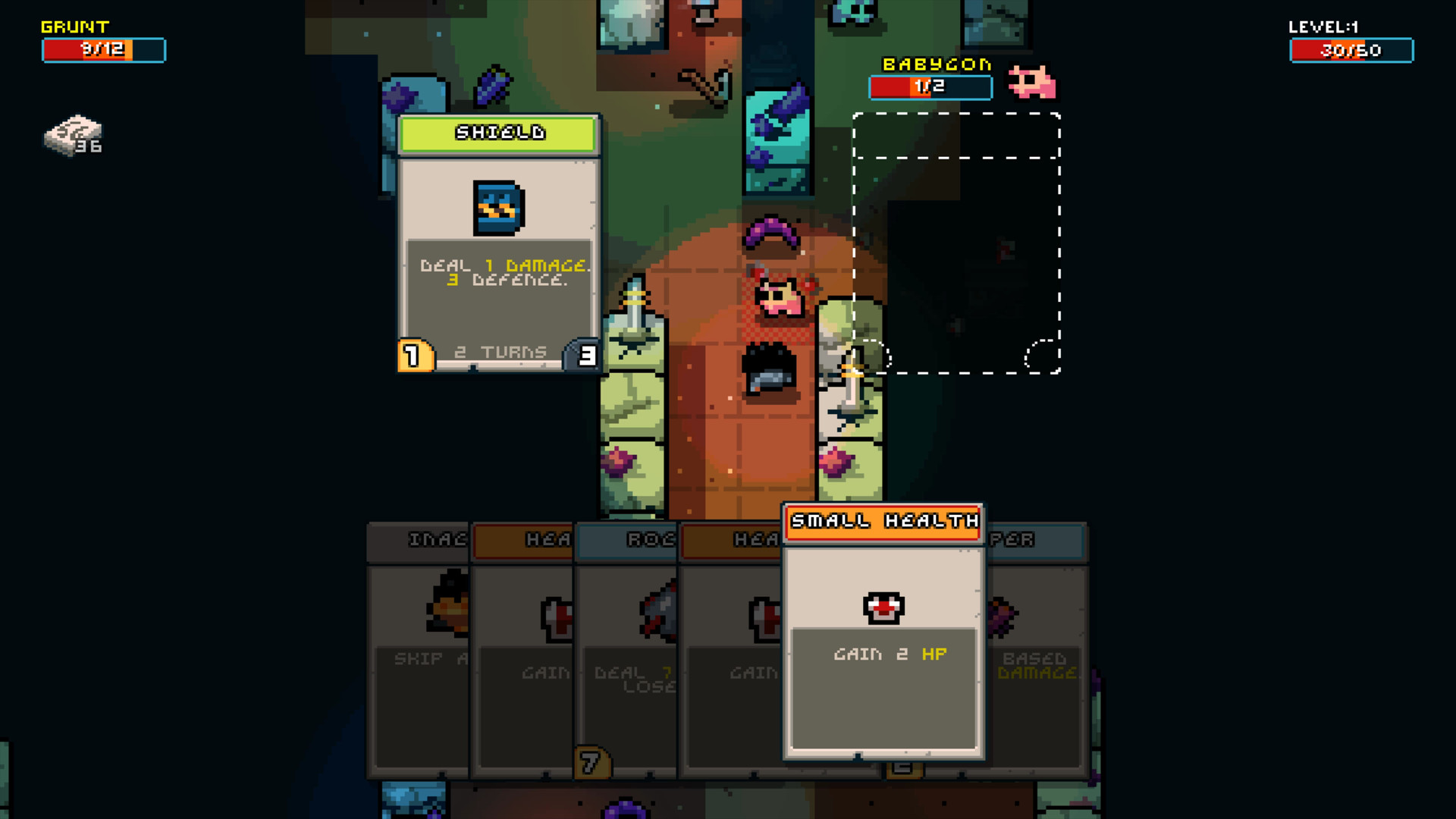The width and height of the screenshot is (1456, 819).
Task: Click the Shield card's blue shield icon
Action: (x=497, y=206)
